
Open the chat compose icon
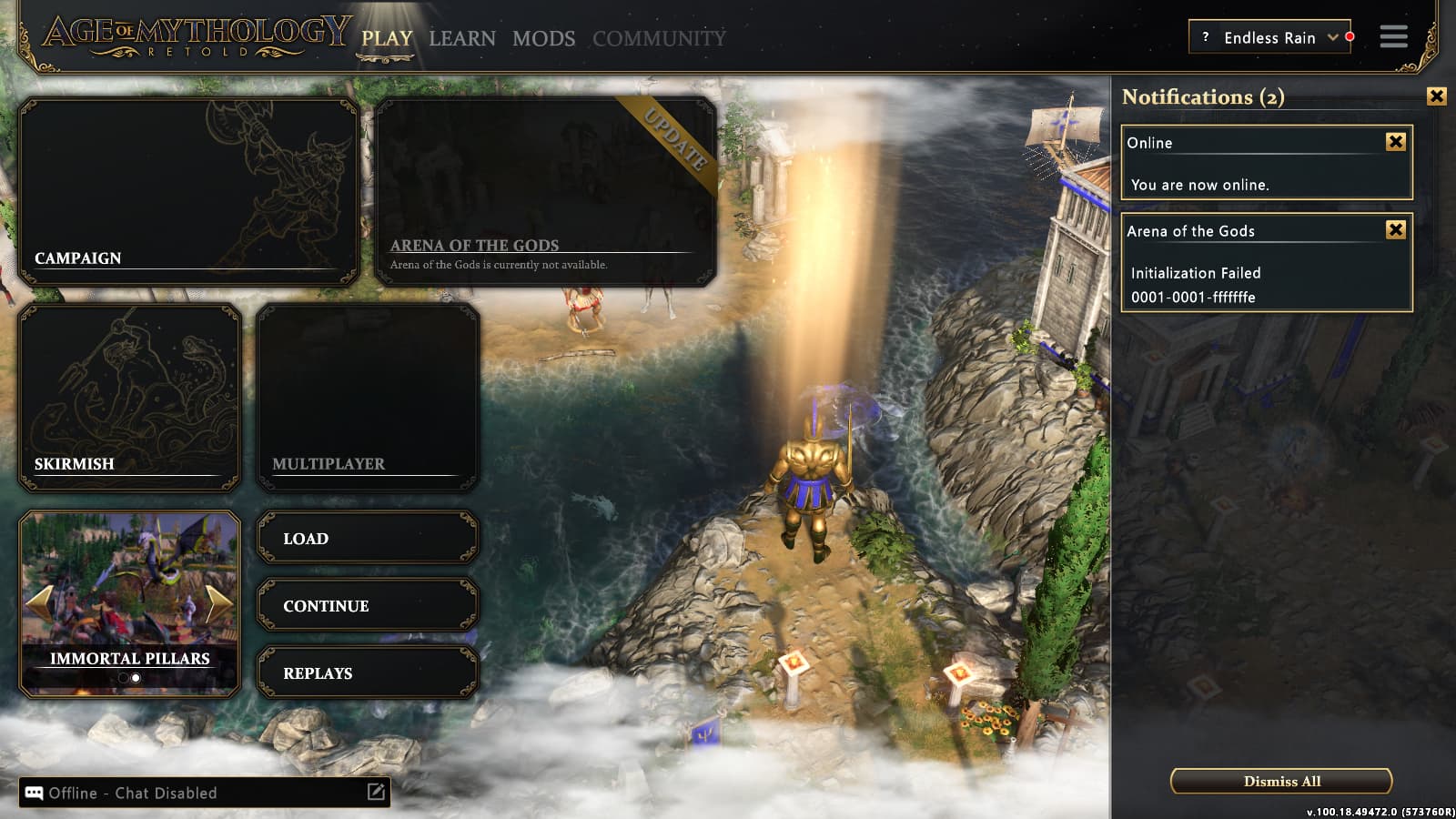(376, 792)
